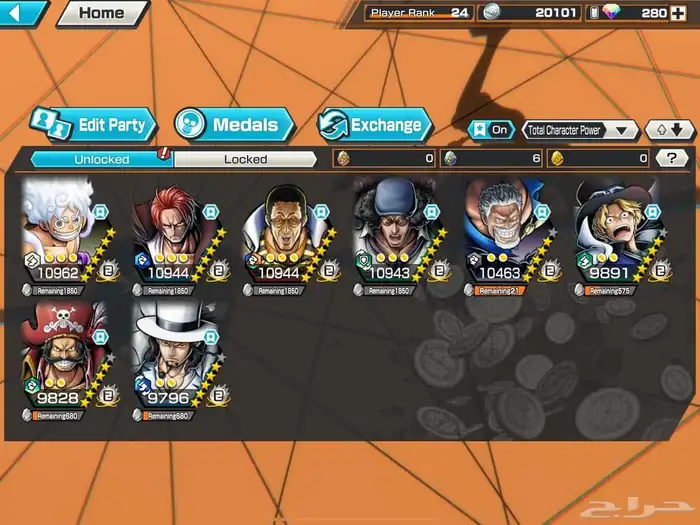Go back with the blue arrow button
This screenshot has width=700, height=525.
click(x=22, y=13)
